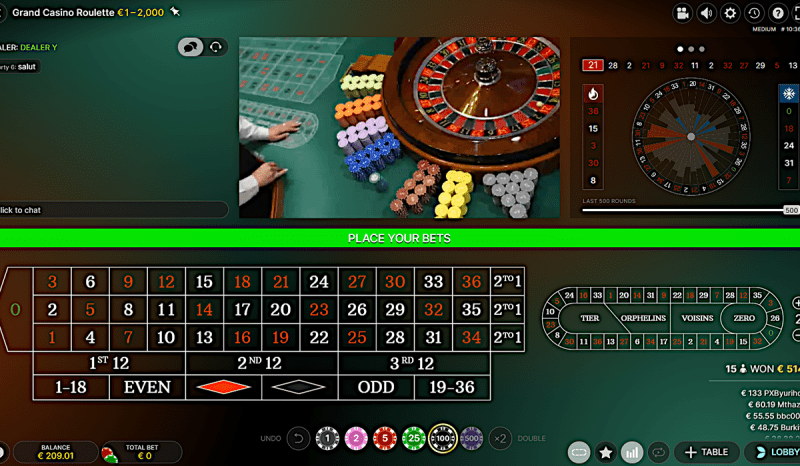Click the chat input box
The width and height of the screenshot is (800, 466).
(110, 210)
